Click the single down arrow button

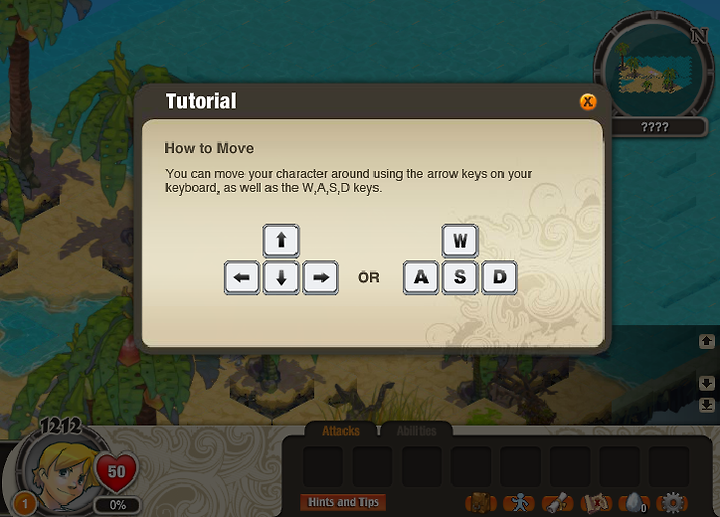click(x=706, y=384)
